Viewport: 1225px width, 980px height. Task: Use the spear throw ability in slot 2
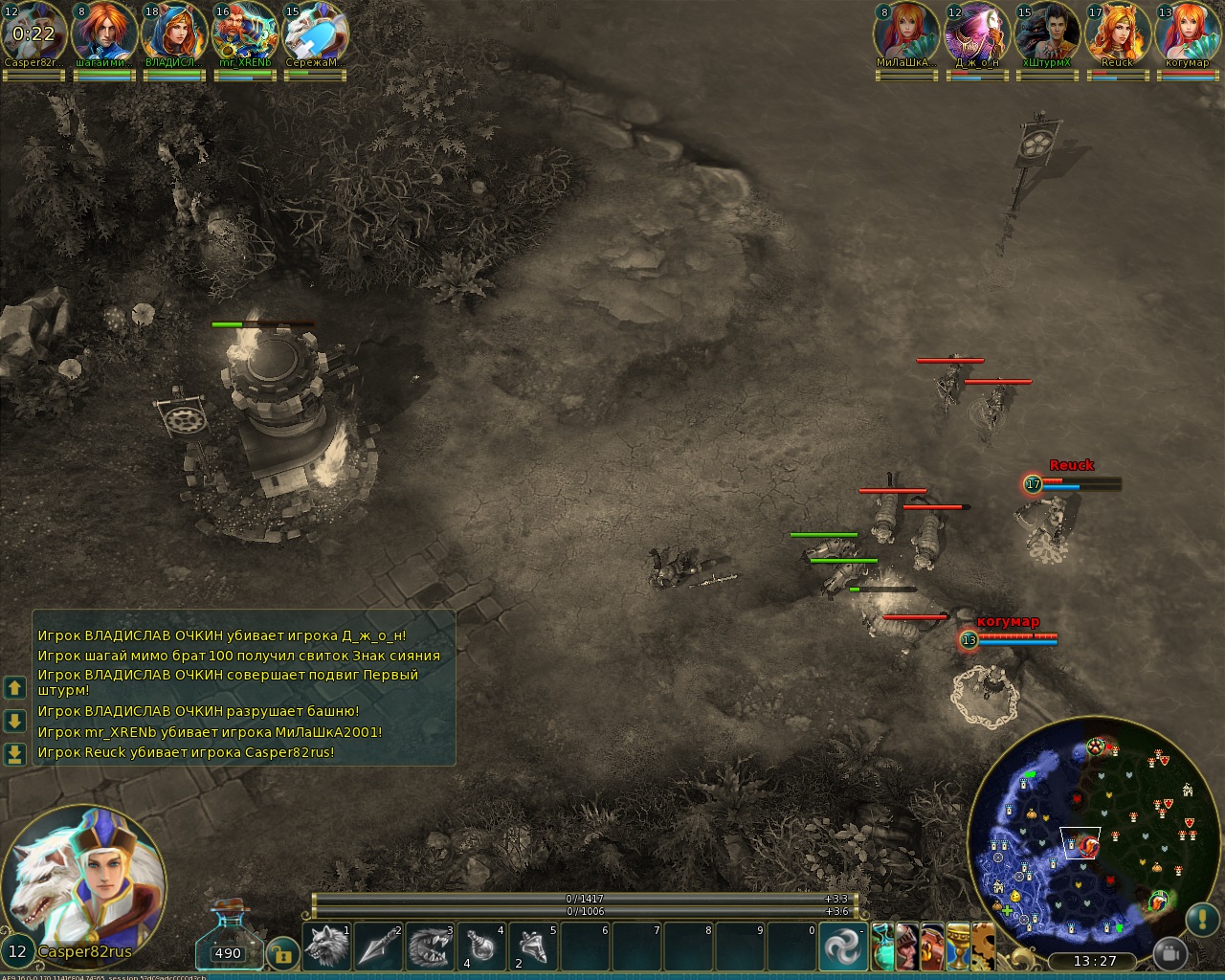[379, 947]
